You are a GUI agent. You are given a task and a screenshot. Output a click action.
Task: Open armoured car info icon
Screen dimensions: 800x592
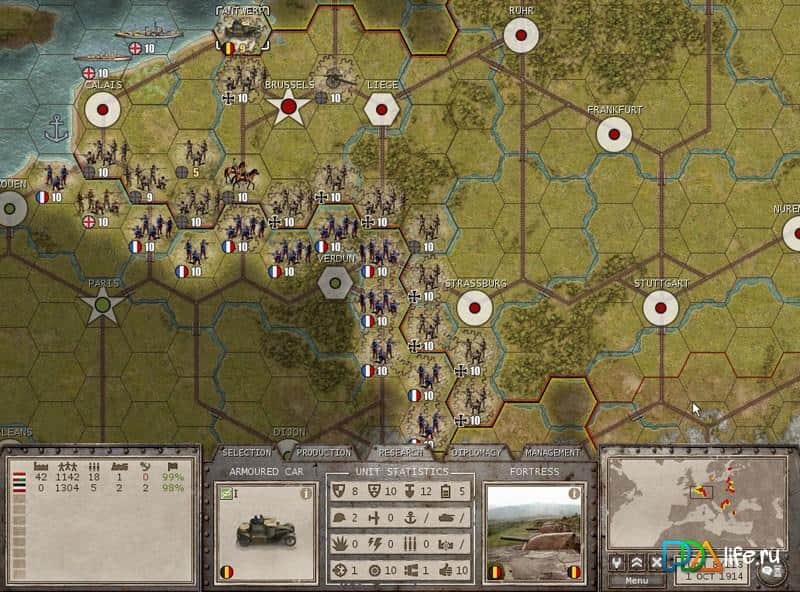(307, 493)
